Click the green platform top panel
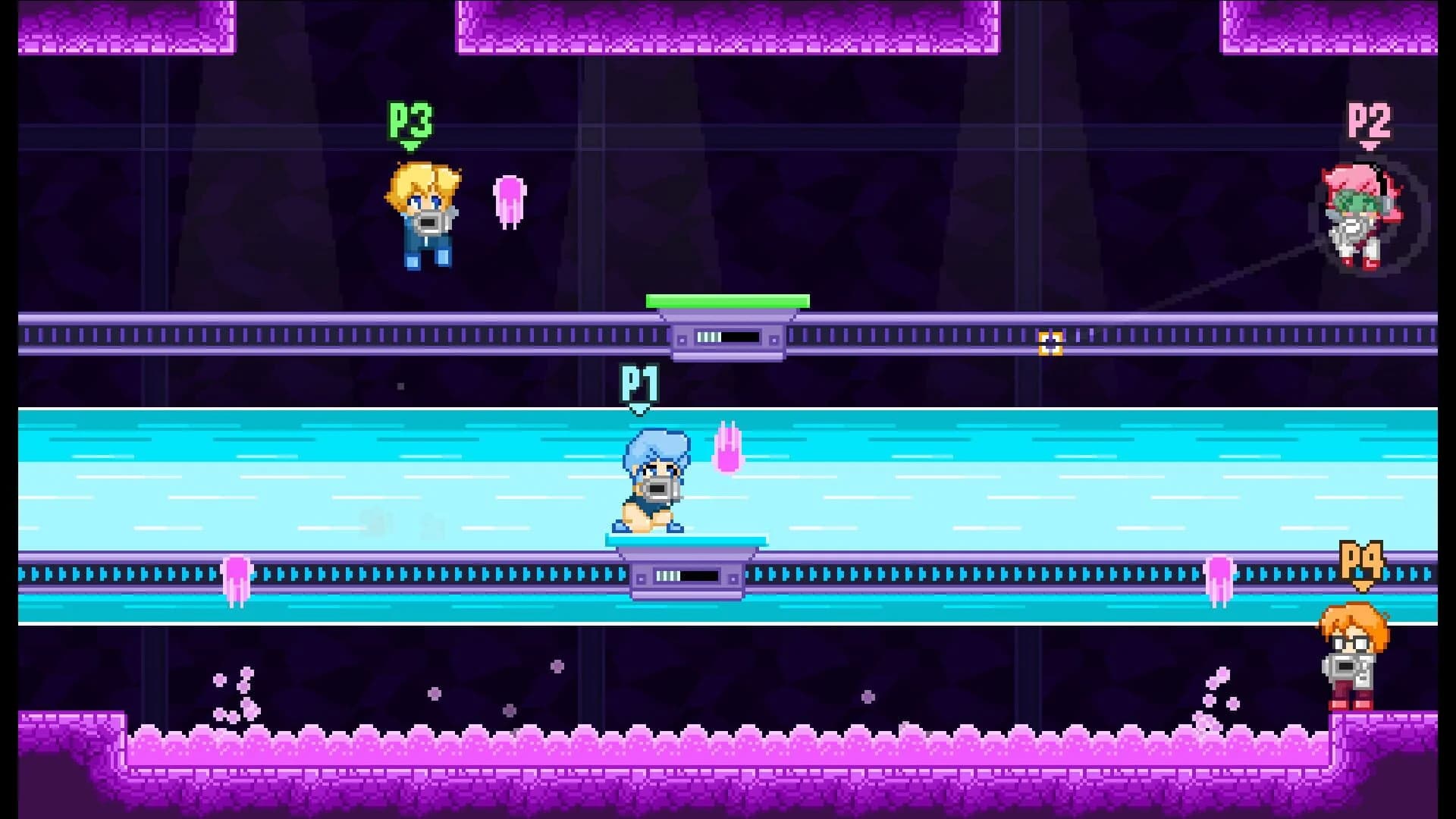The height and width of the screenshot is (819, 1456). tap(728, 301)
